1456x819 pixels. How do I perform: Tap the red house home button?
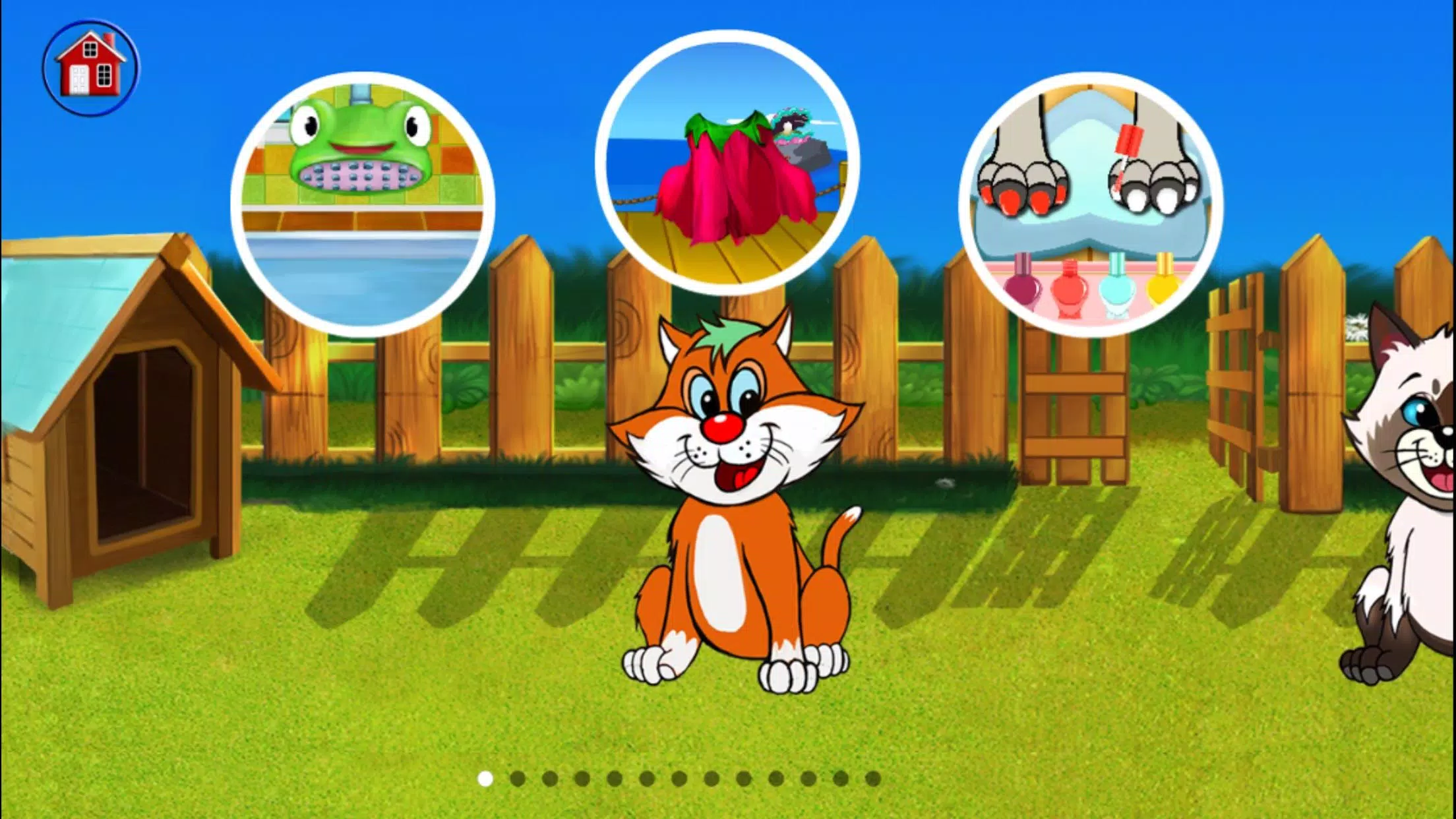pos(92,66)
